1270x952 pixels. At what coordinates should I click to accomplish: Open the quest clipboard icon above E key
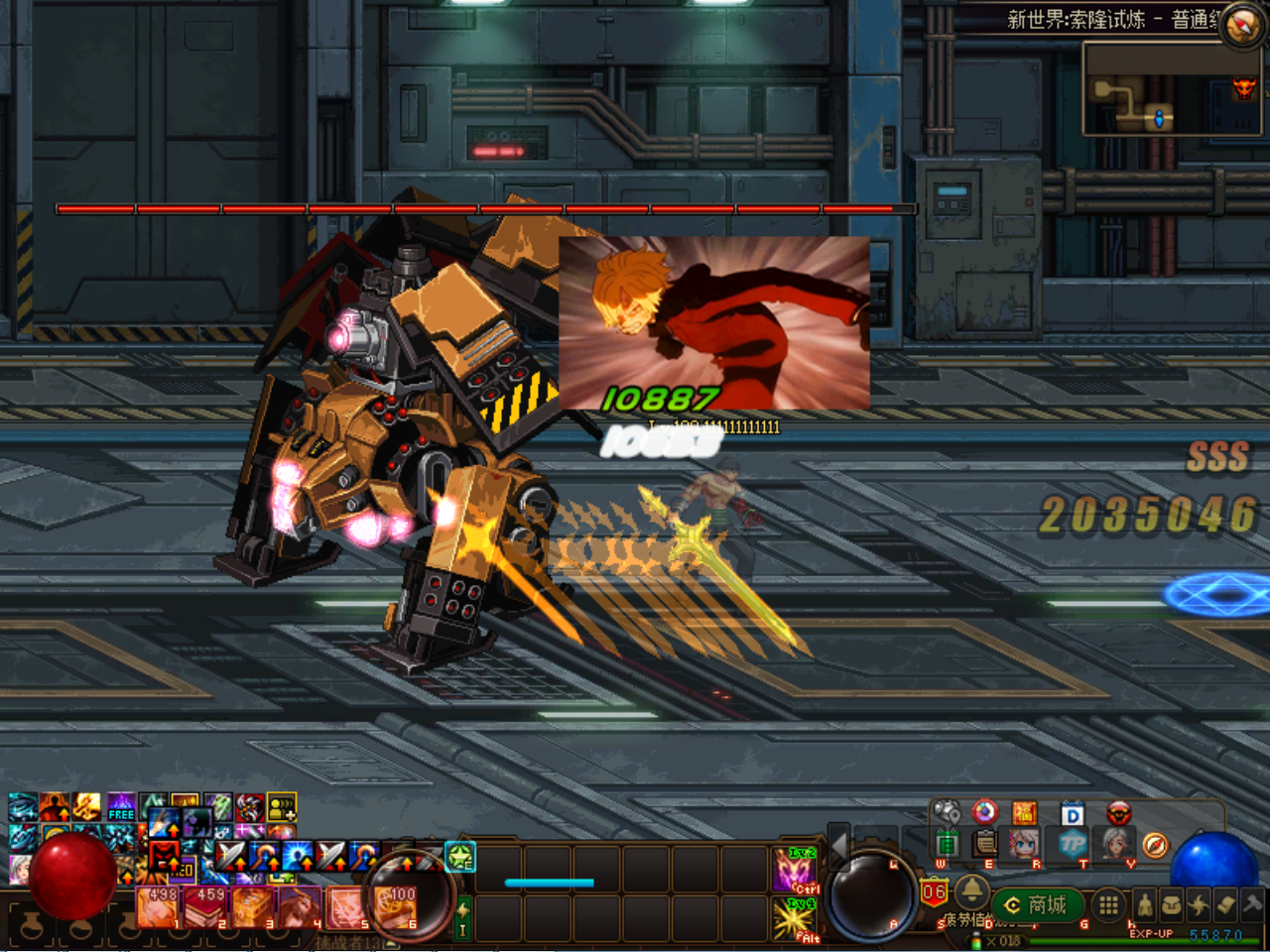pyautogui.click(x=984, y=843)
